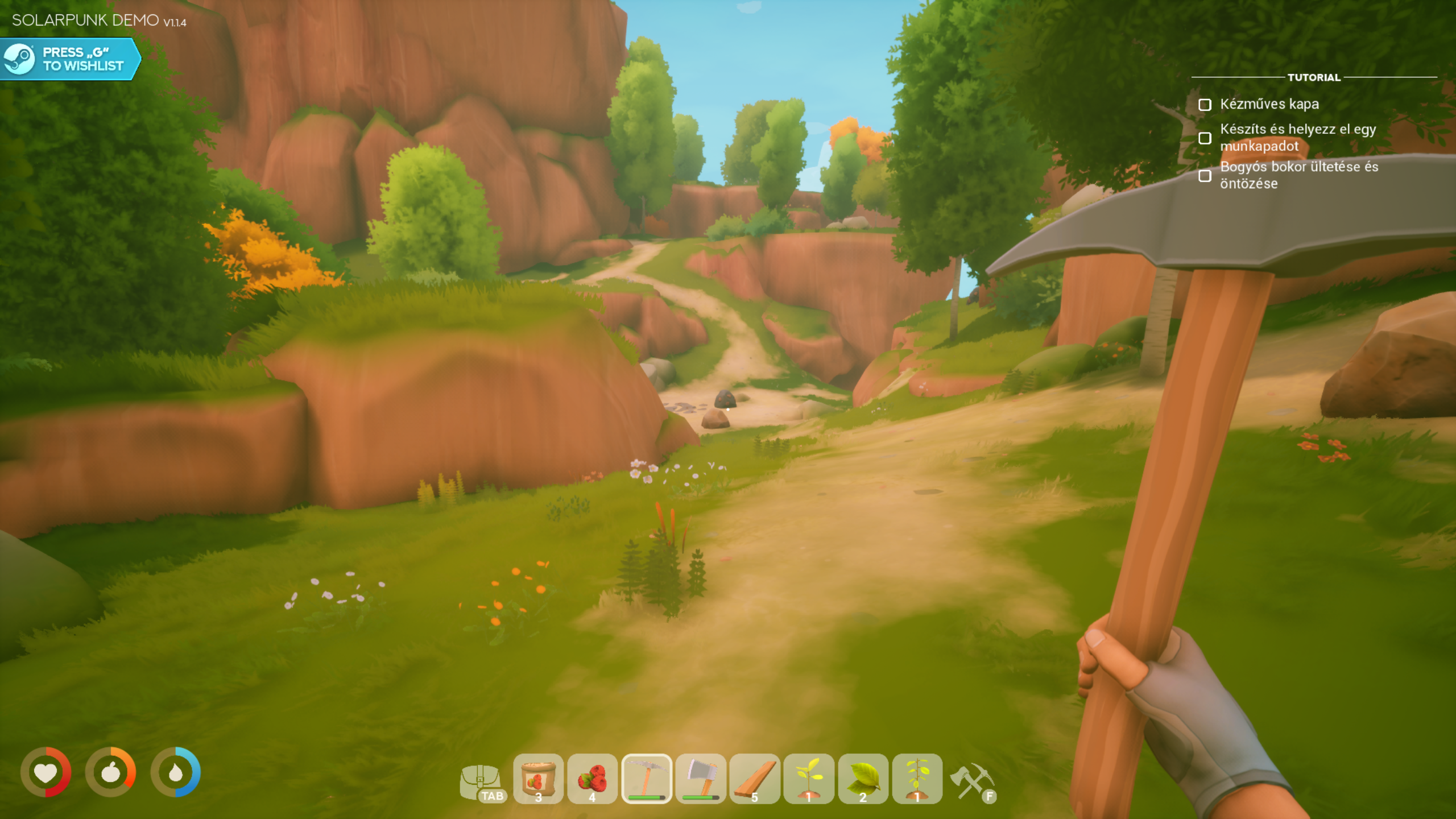Click the Steam wishlist banner

pyautogui.click(x=69, y=59)
